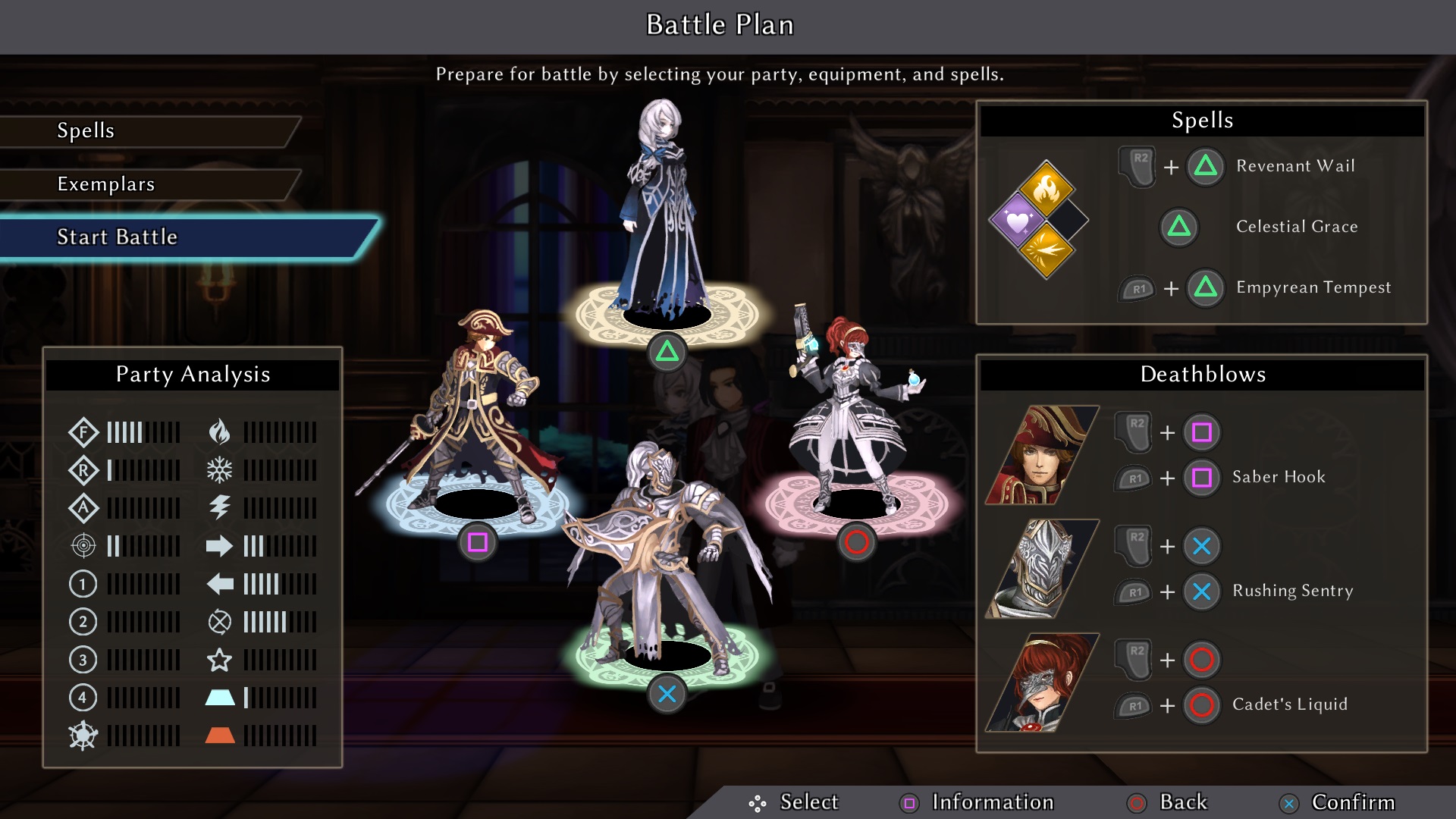This screenshot has width=1456, height=819.
Task: Click the armored knight's portrait
Action: coord(1041,569)
